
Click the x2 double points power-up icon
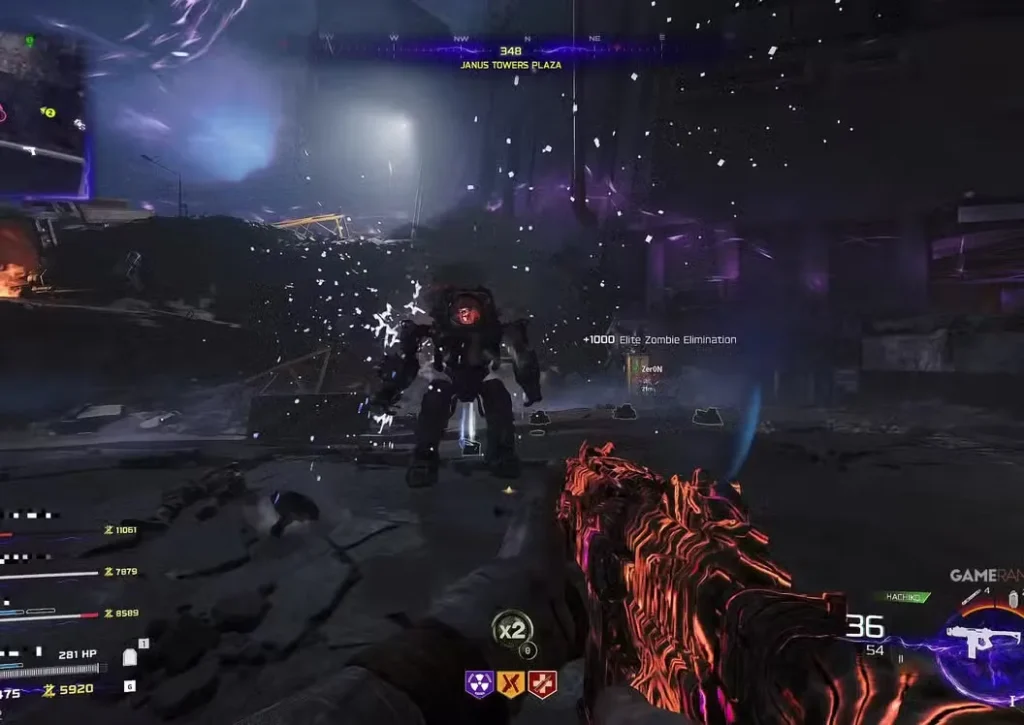click(x=512, y=629)
